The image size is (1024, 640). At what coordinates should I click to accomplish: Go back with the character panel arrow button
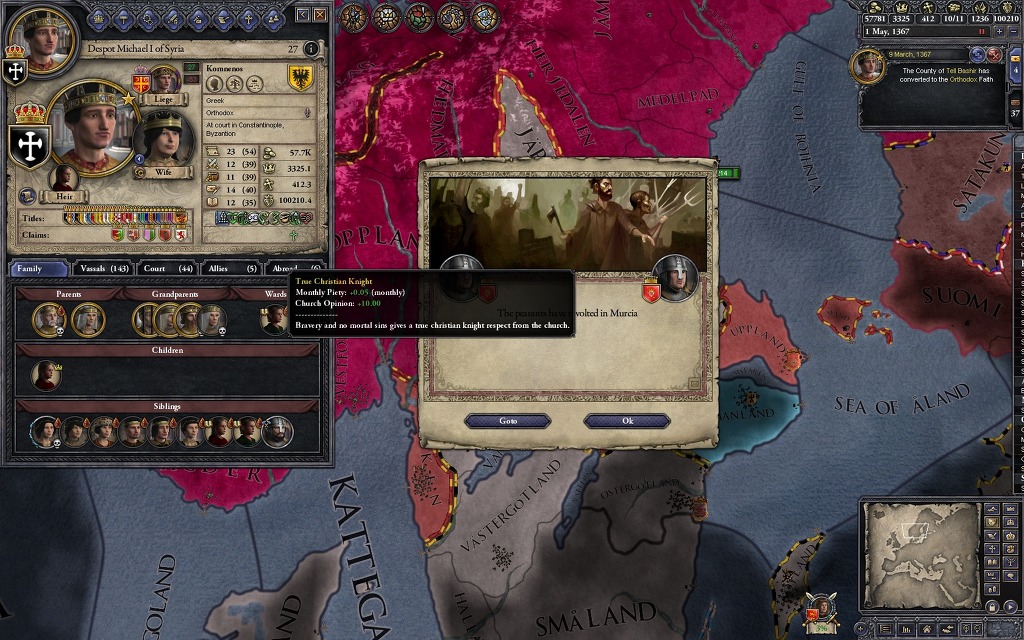click(303, 15)
